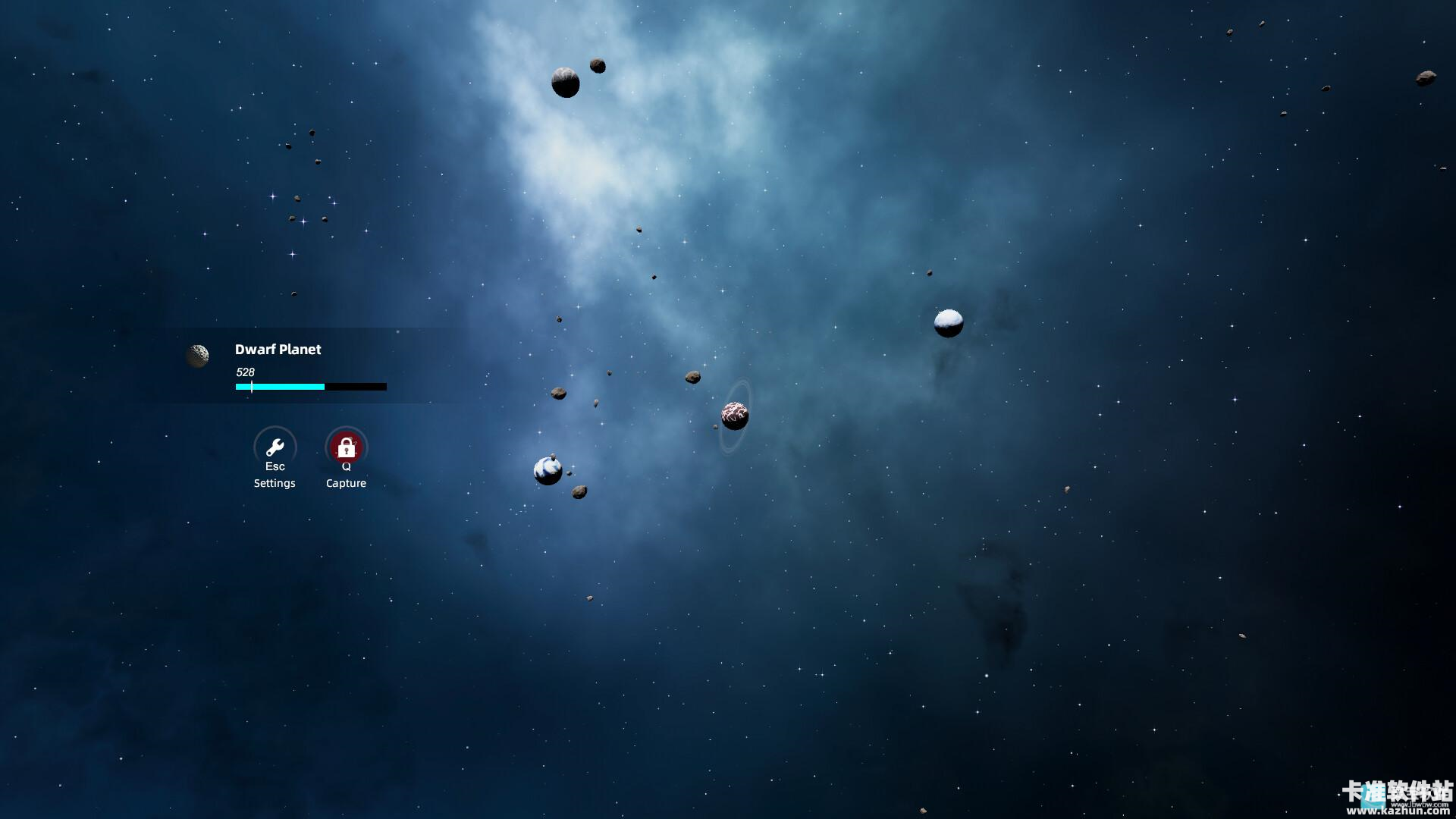
Task: Activate the locked Capture ability icon
Action: [x=346, y=447]
